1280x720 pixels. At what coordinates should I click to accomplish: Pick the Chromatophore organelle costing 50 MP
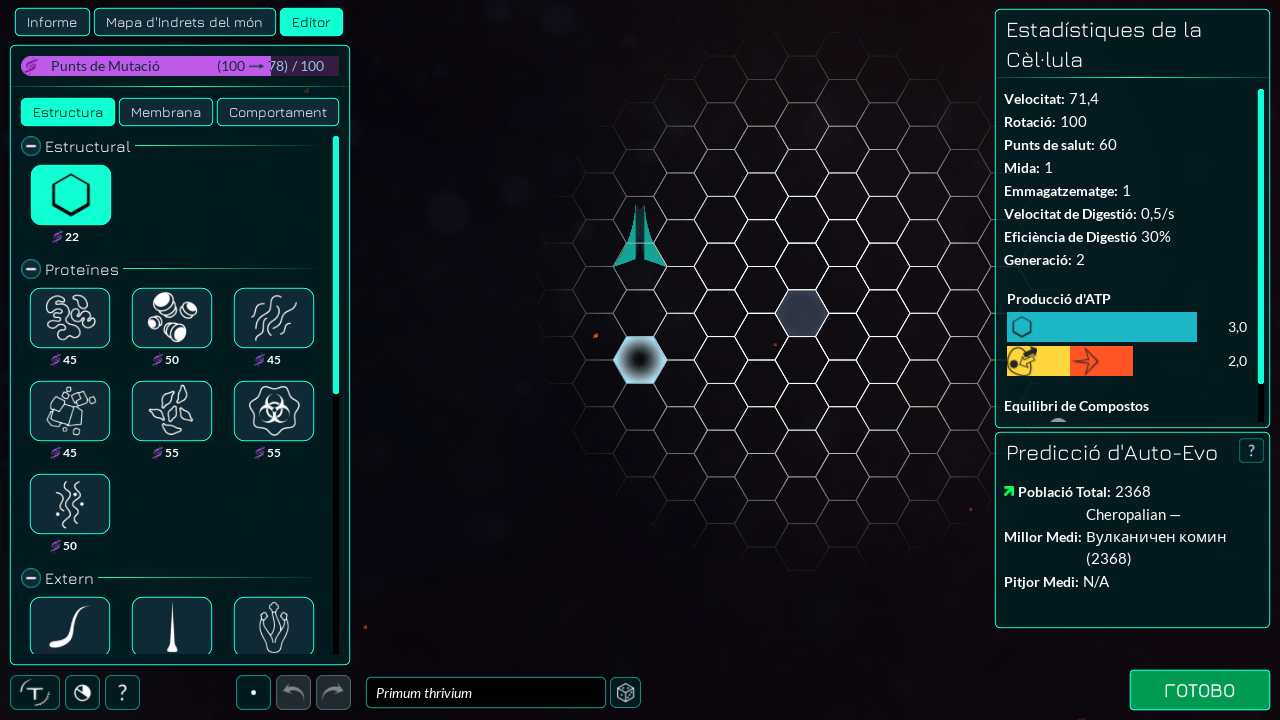click(172, 318)
